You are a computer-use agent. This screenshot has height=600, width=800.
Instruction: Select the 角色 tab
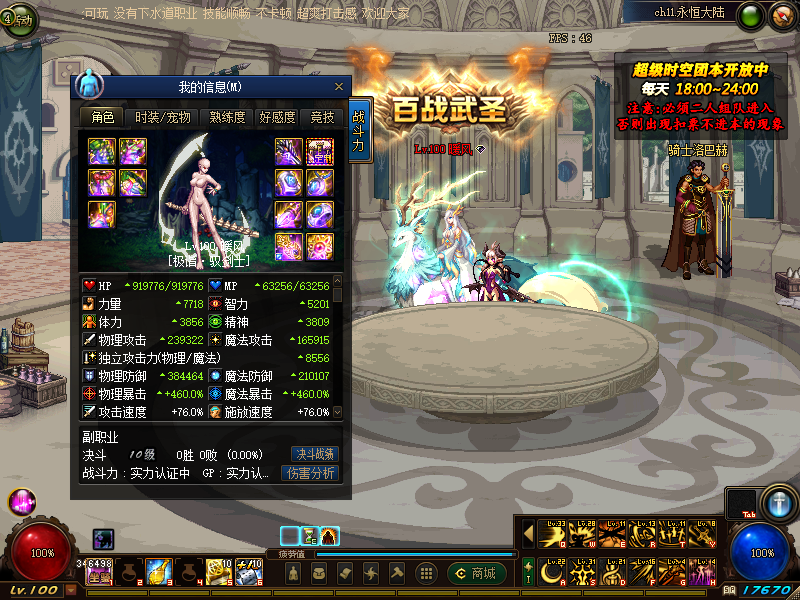[x=102, y=117]
